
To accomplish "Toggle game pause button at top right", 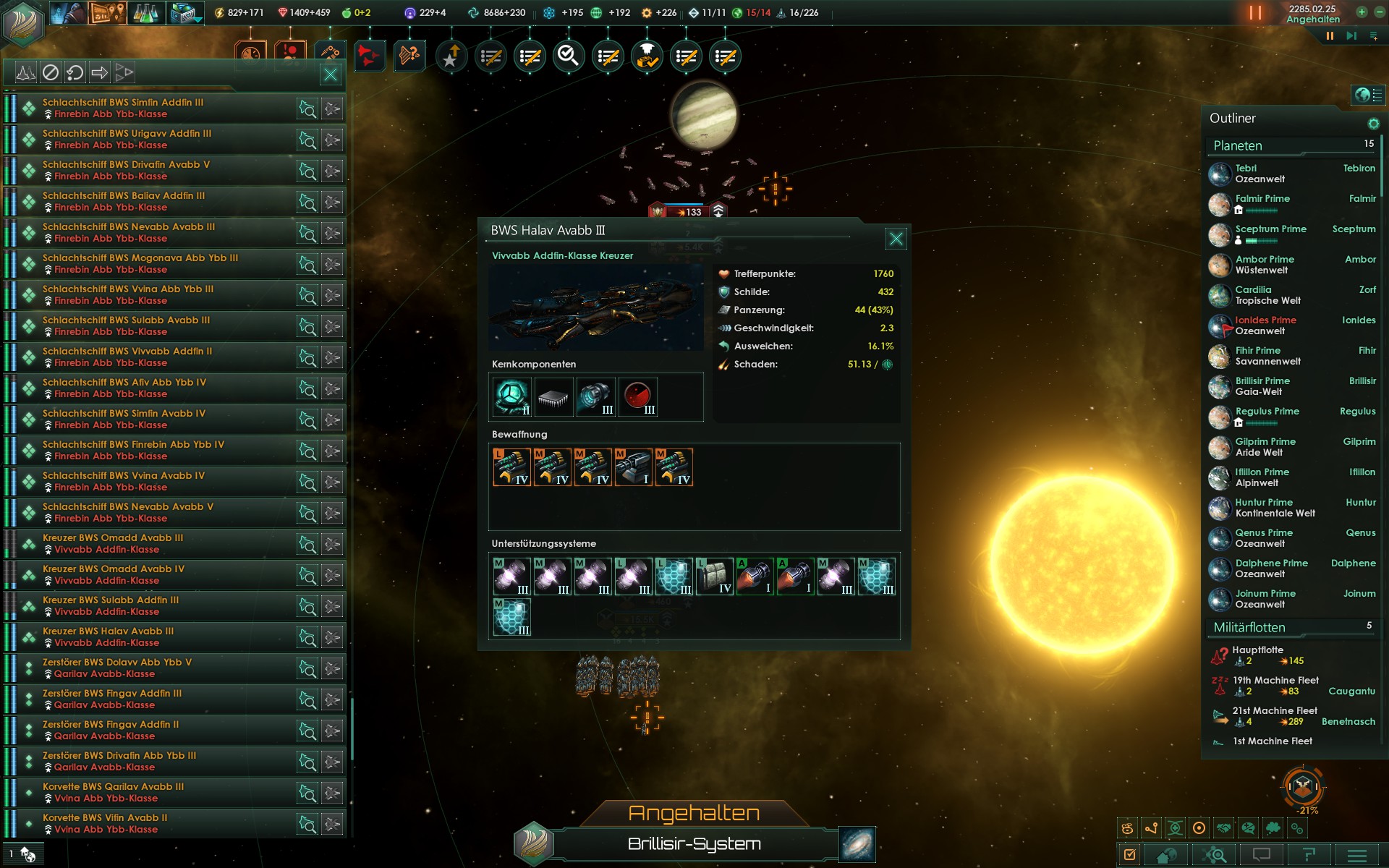I will click(x=1330, y=35).
